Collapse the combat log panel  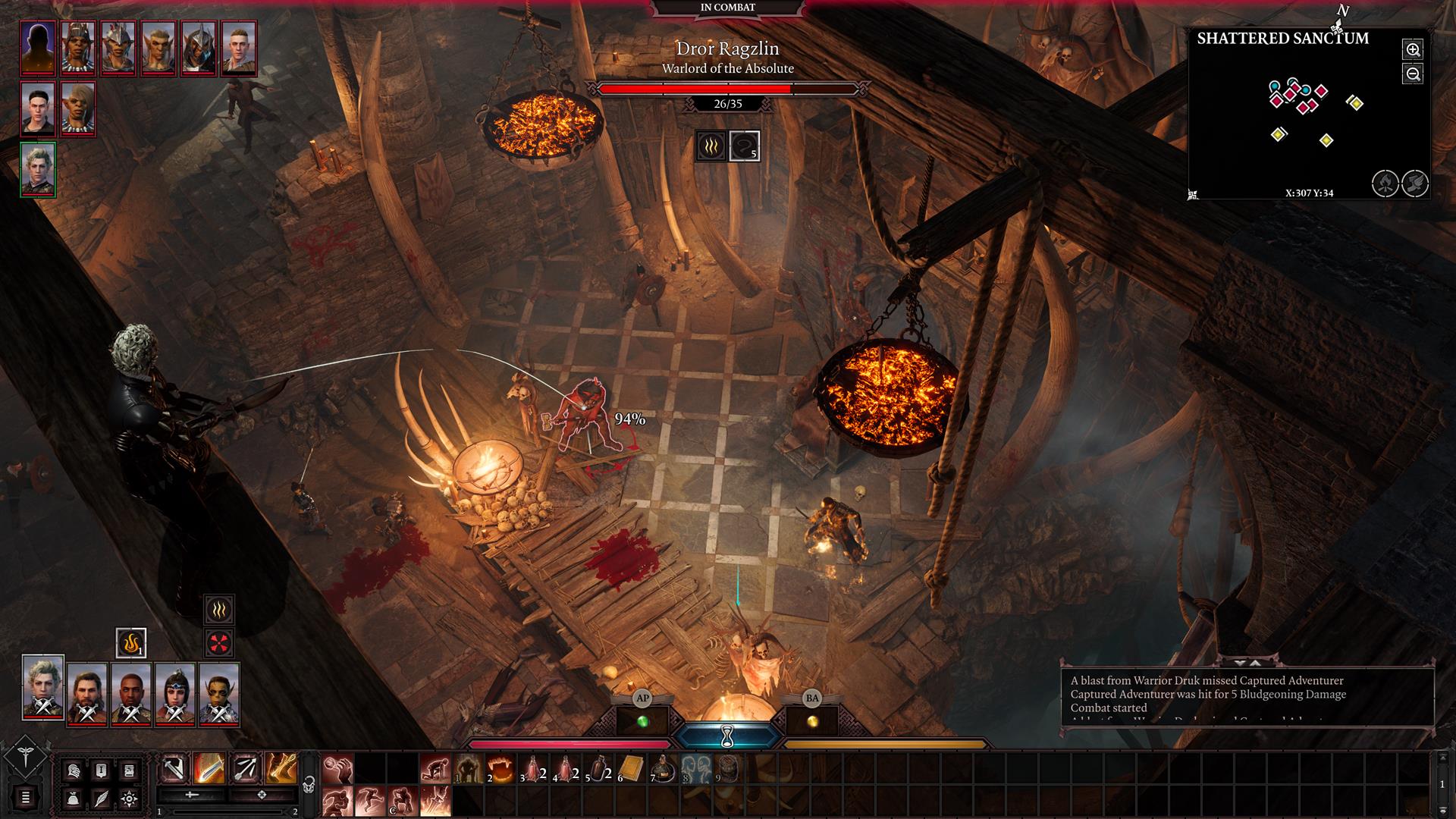click(1240, 664)
